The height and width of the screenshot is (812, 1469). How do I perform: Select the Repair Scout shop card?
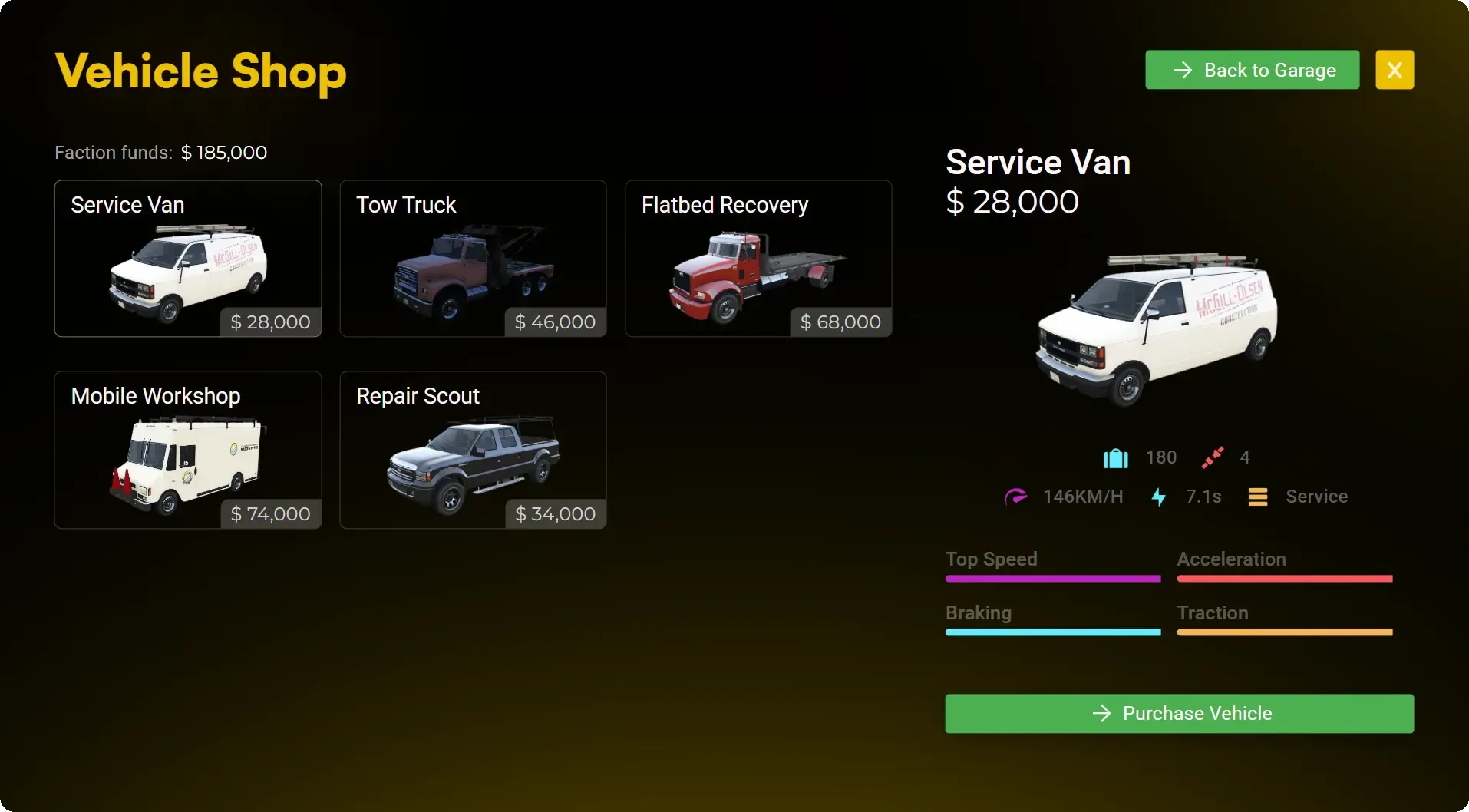click(473, 451)
